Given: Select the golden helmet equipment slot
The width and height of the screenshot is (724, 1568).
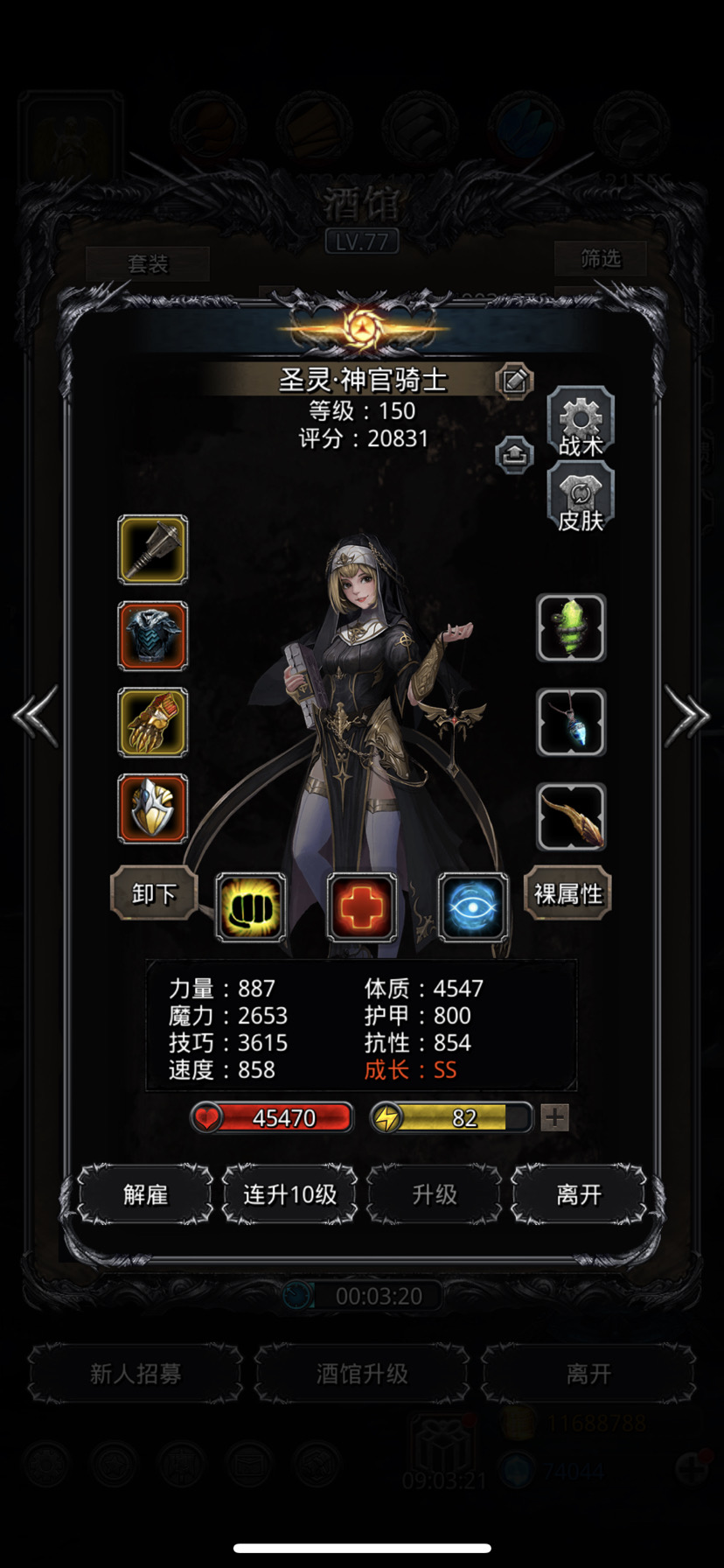Looking at the screenshot, I should (x=153, y=808).
